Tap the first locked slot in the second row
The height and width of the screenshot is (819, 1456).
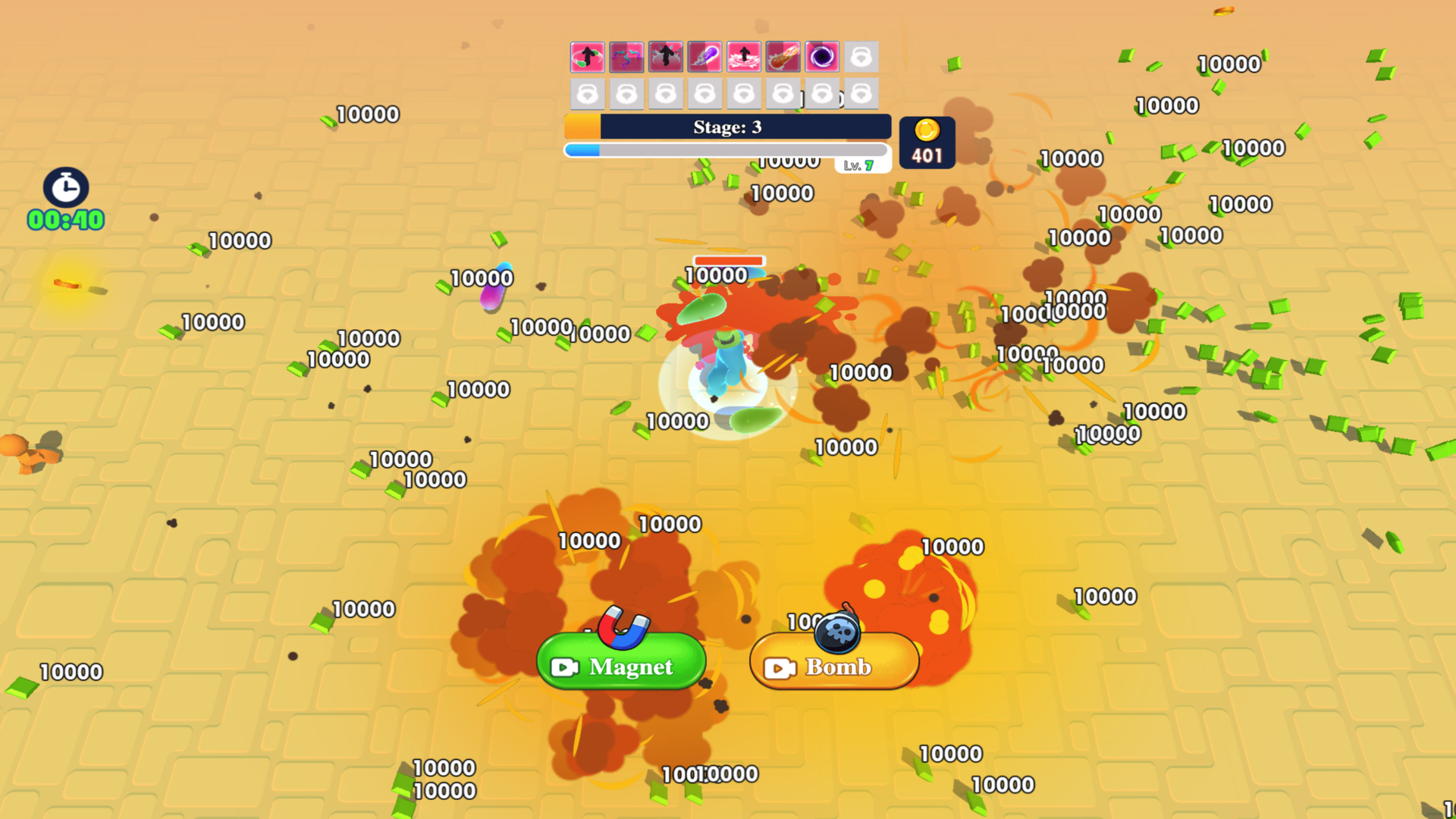click(x=588, y=93)
